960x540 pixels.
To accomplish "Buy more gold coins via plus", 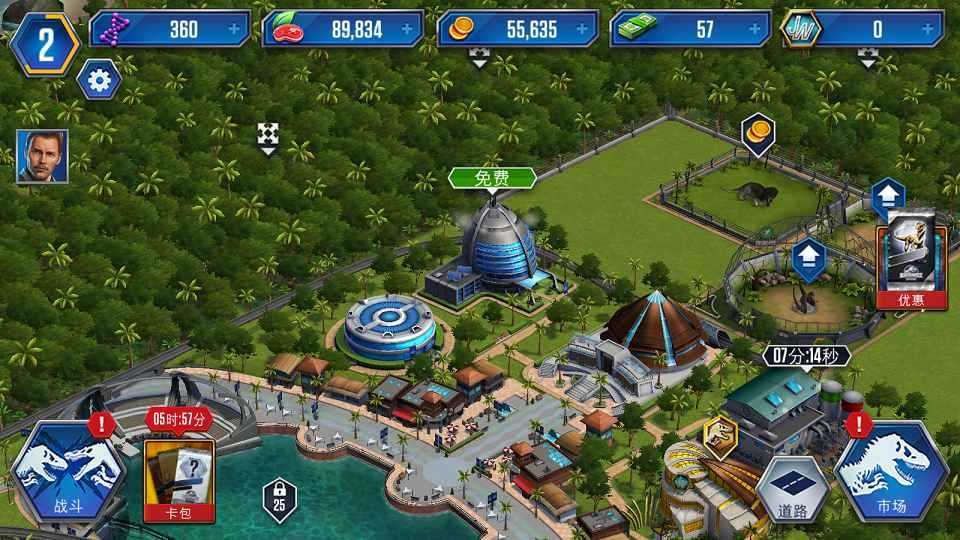I will click(x=583, y=29).
